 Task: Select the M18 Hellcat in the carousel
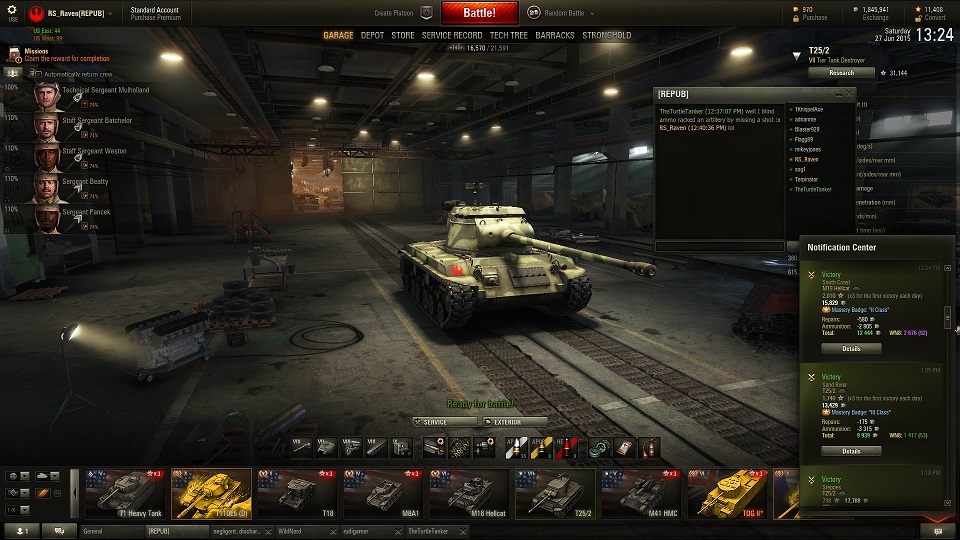coord(469,494)
